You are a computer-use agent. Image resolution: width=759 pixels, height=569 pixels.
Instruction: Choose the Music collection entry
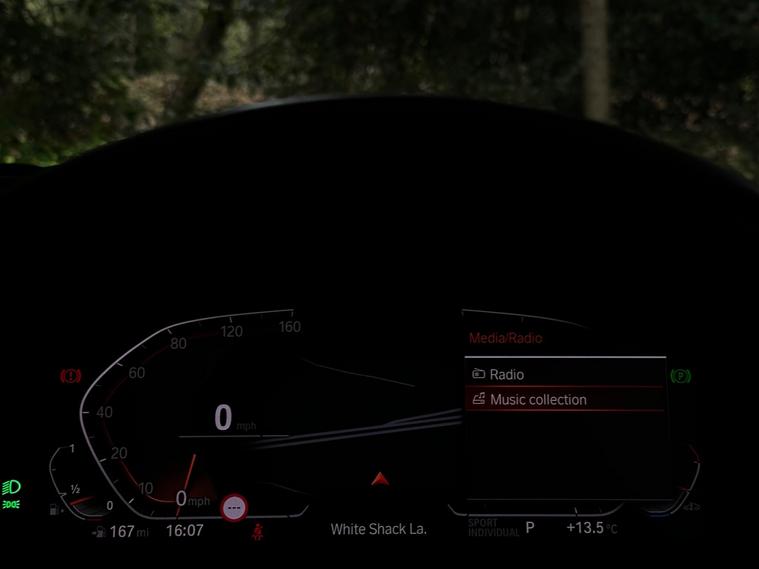click(538, 400)
